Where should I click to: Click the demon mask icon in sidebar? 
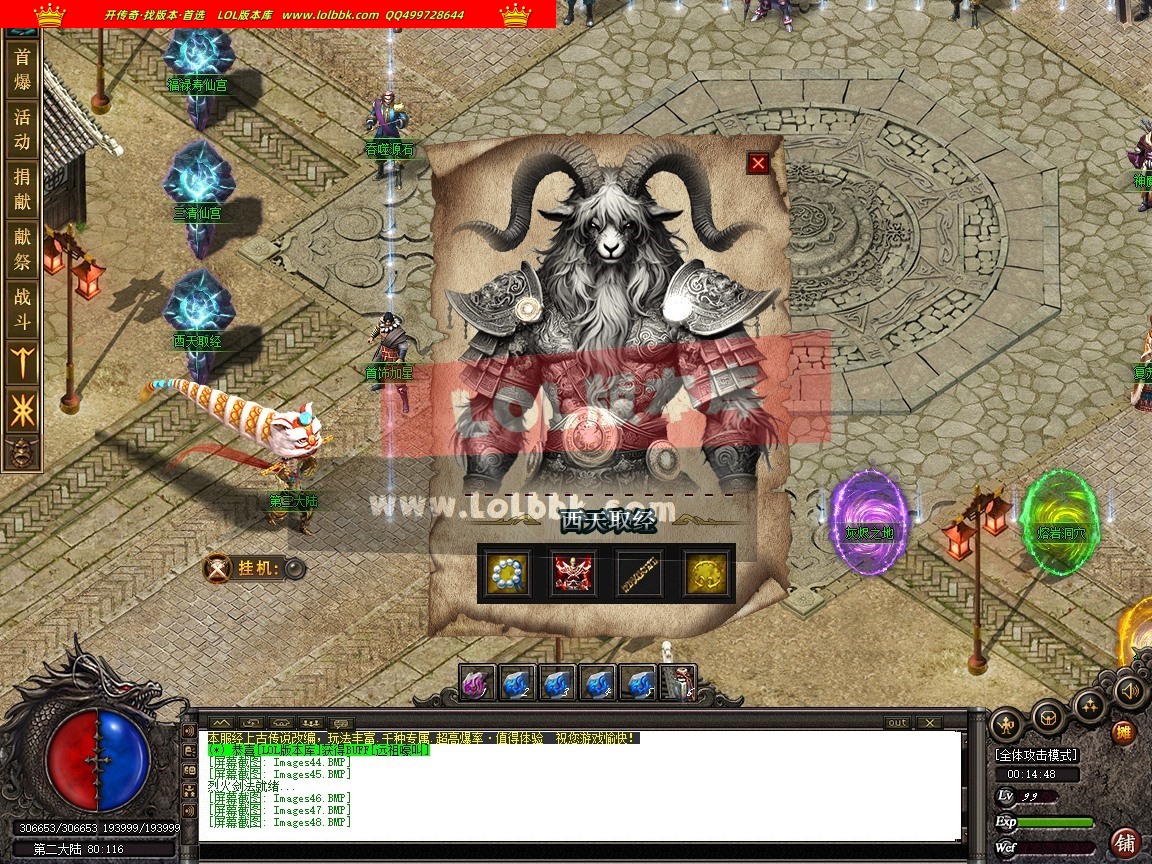click(19, 453)
